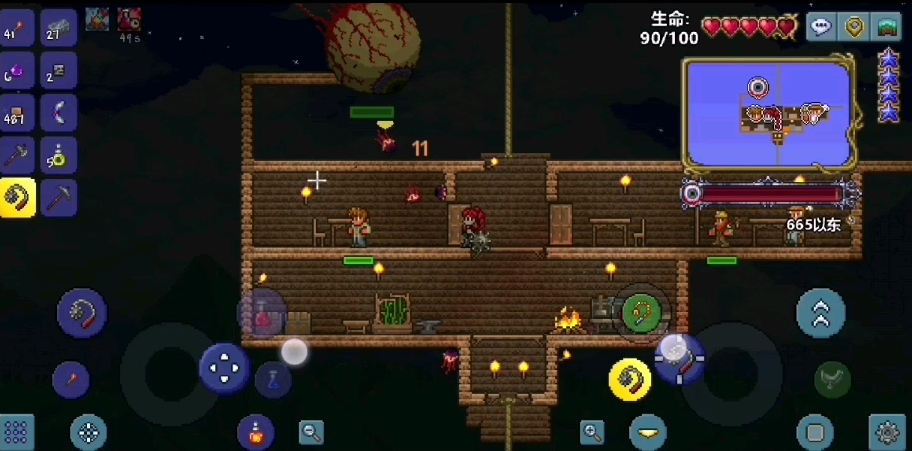Screen dimensions: 912x451
Task: Select the block stack slot showing 481
Action: pos(17,112)
